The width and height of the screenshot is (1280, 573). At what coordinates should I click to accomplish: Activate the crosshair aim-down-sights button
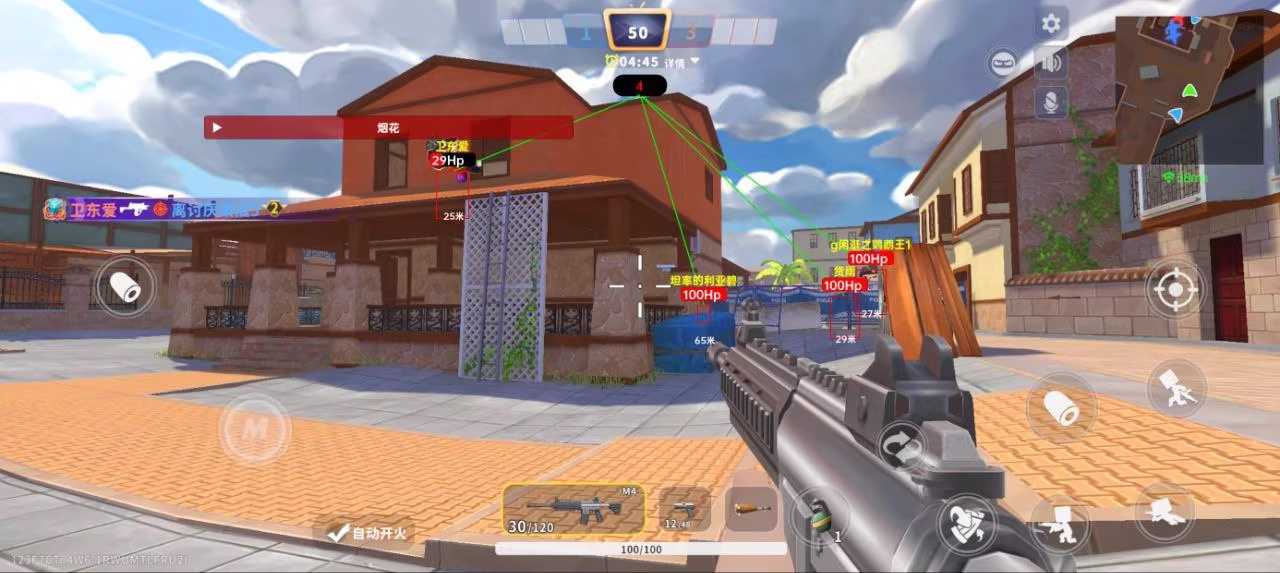coord(1174,288)
